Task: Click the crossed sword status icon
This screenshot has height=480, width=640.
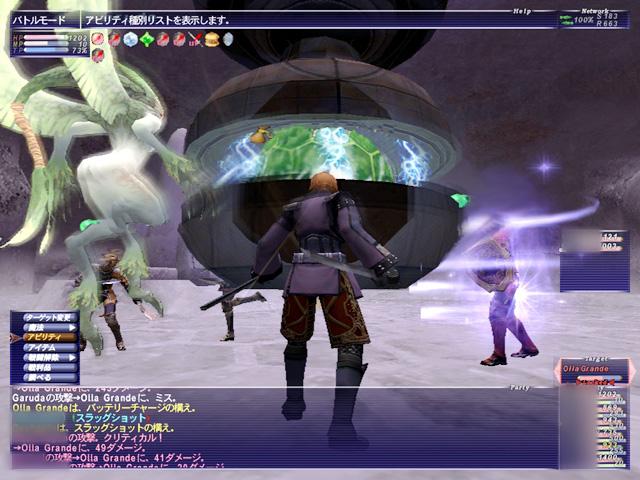Action: 195,39
